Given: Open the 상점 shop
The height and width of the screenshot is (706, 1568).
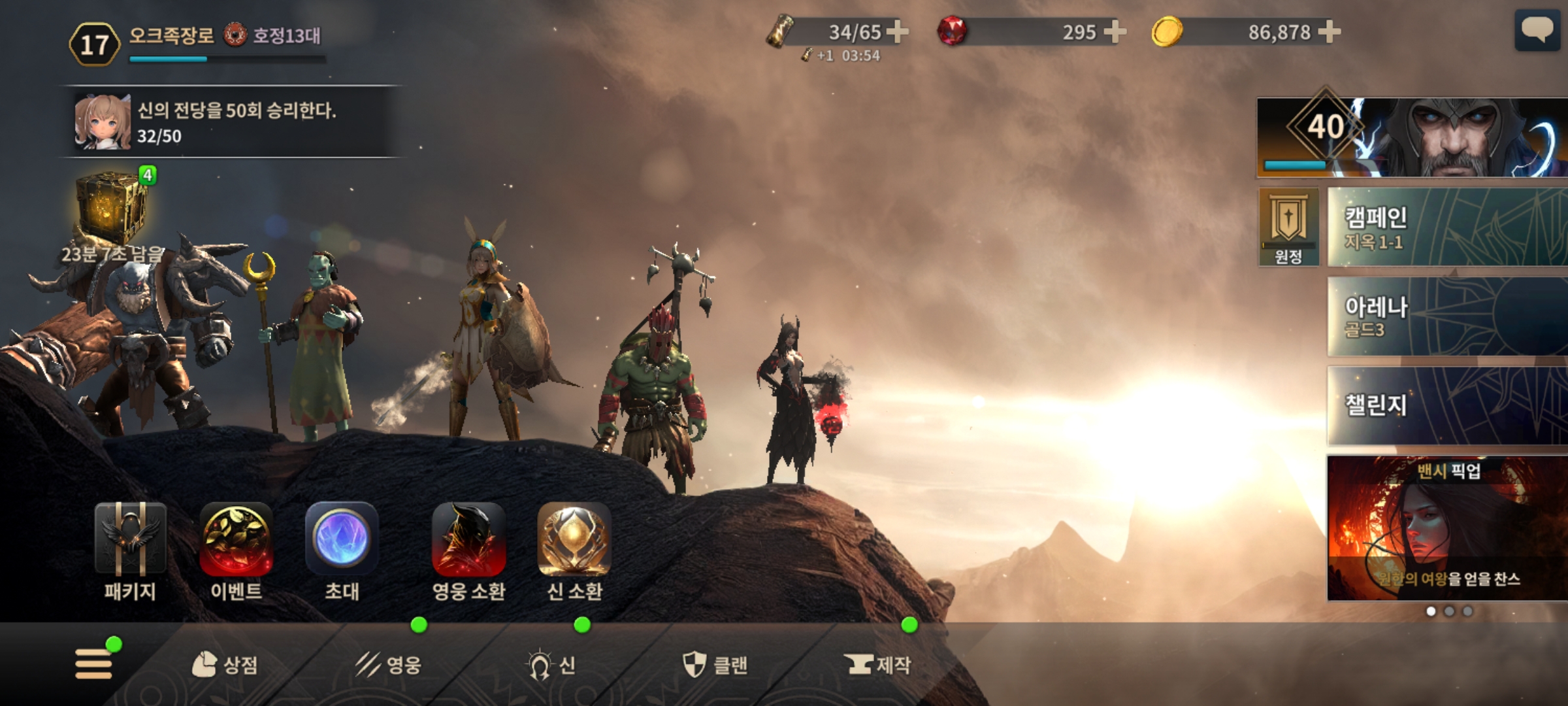Looking at the screenshot, I should (225, 665).
